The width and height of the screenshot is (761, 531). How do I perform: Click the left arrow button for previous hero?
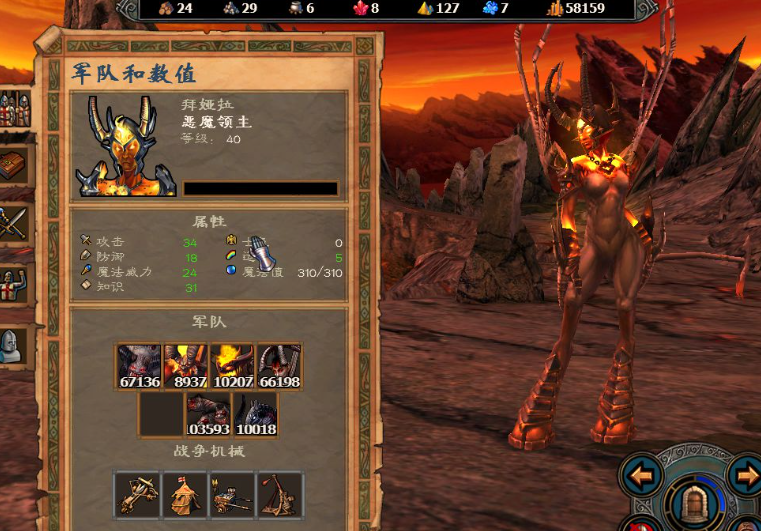(x=640, y=474)
